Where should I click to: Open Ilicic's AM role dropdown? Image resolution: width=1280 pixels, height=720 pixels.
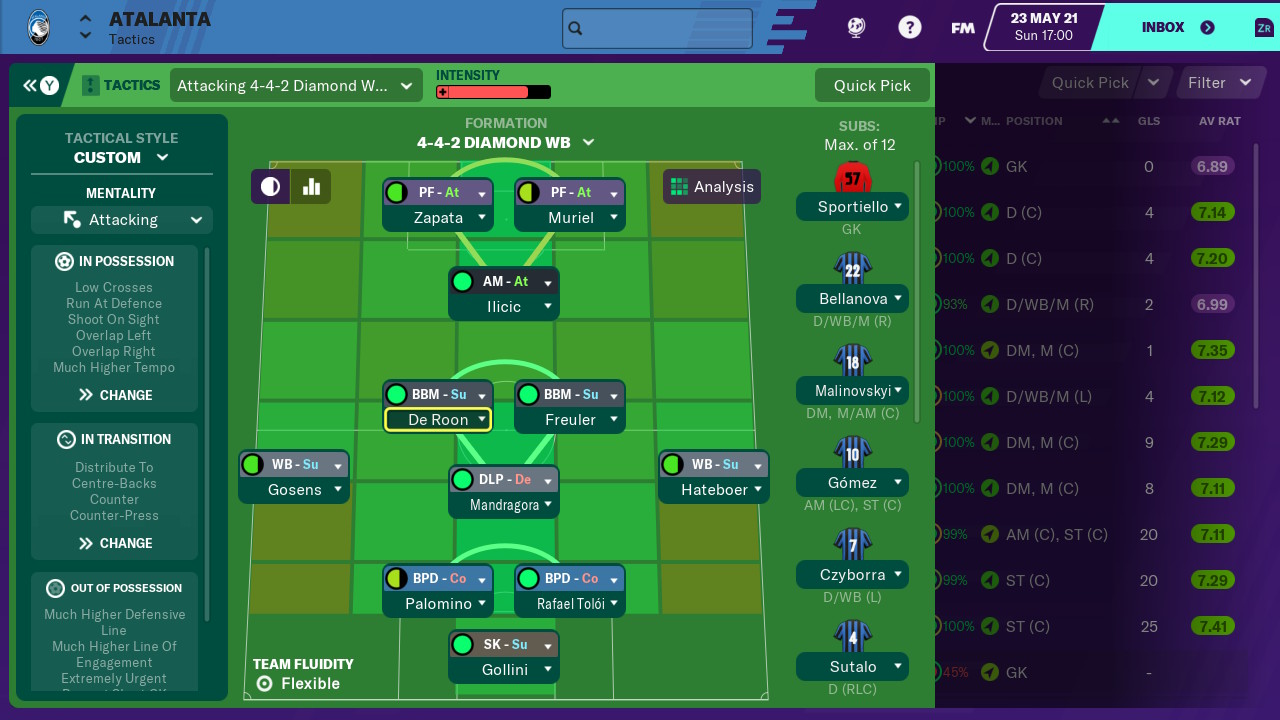[x=548, y=283]
